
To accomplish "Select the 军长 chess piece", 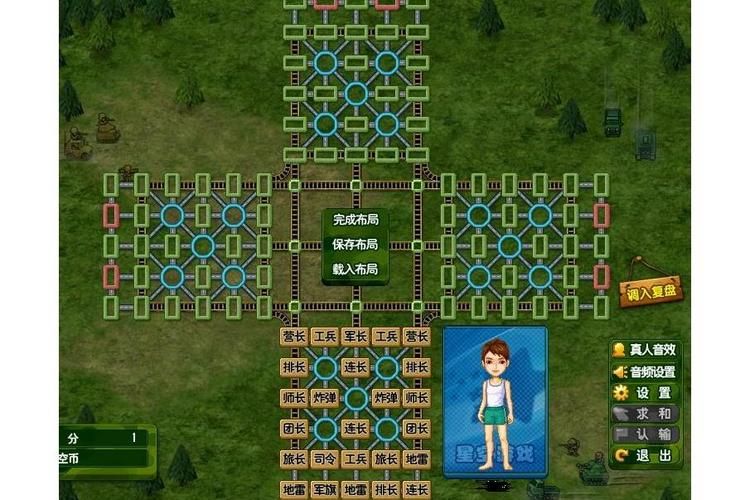I will tap(355, 337).
